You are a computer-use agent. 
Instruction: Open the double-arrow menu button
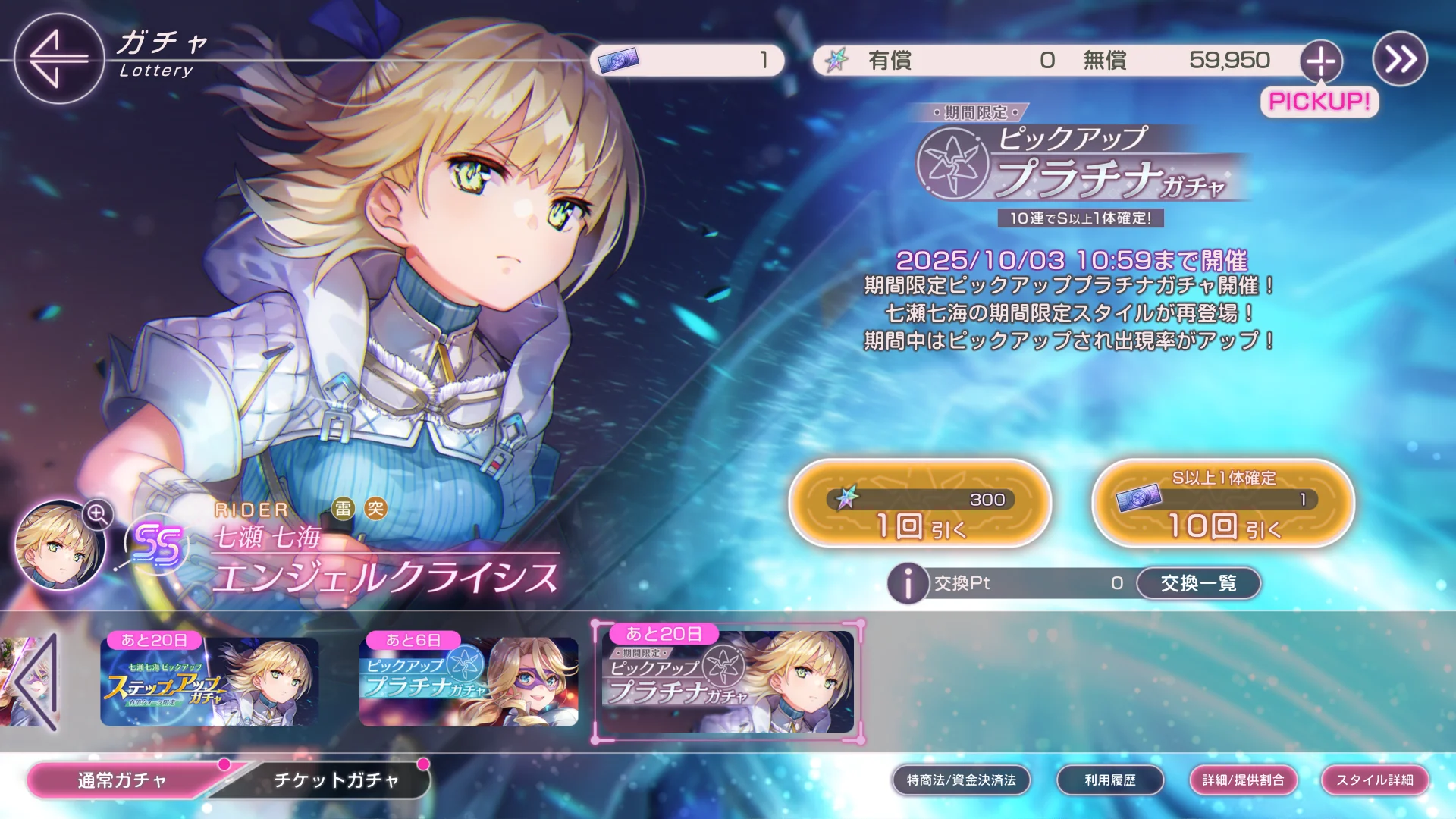(x=1400, y=59)
